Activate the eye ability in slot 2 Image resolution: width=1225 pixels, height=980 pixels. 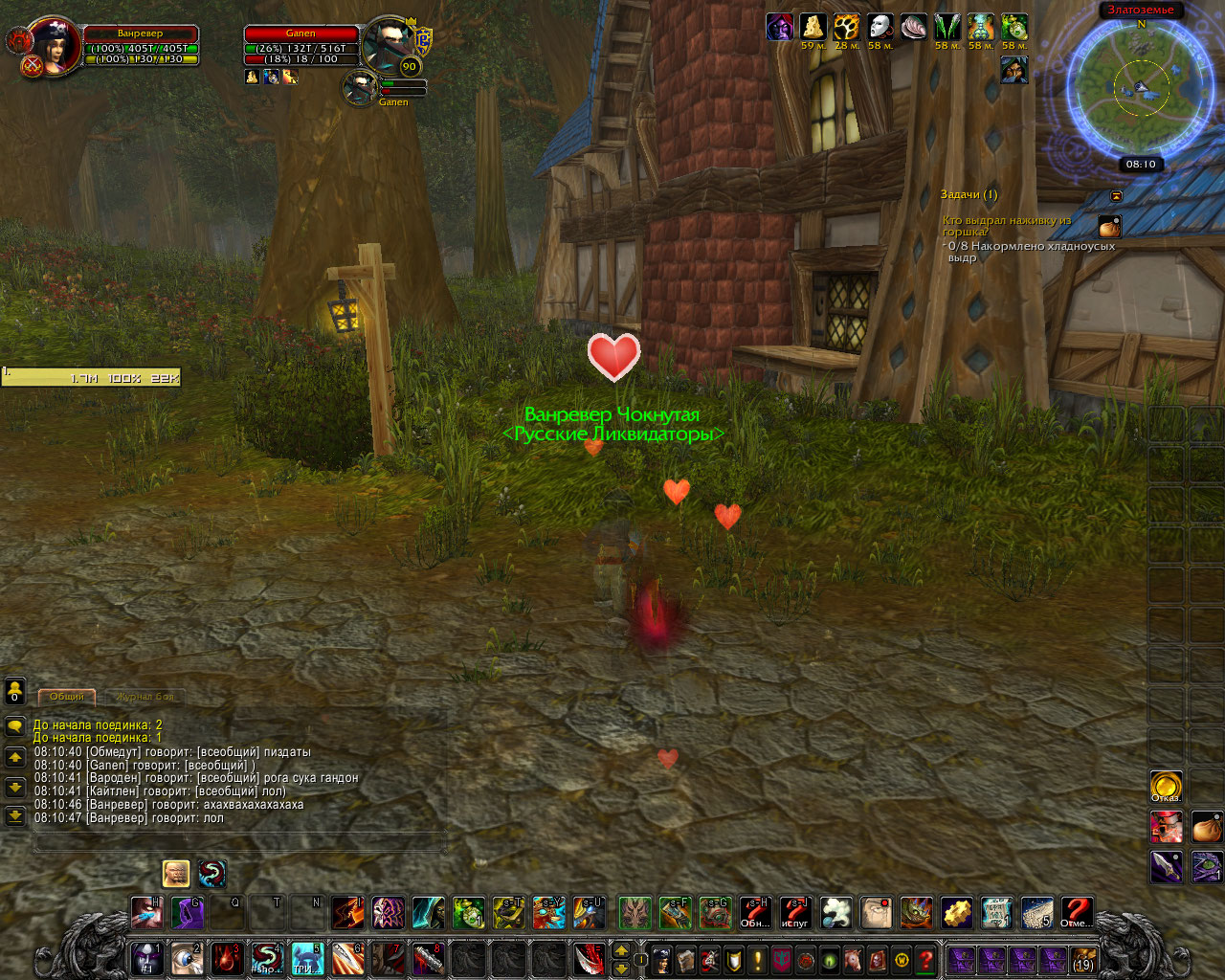point(187,958)
